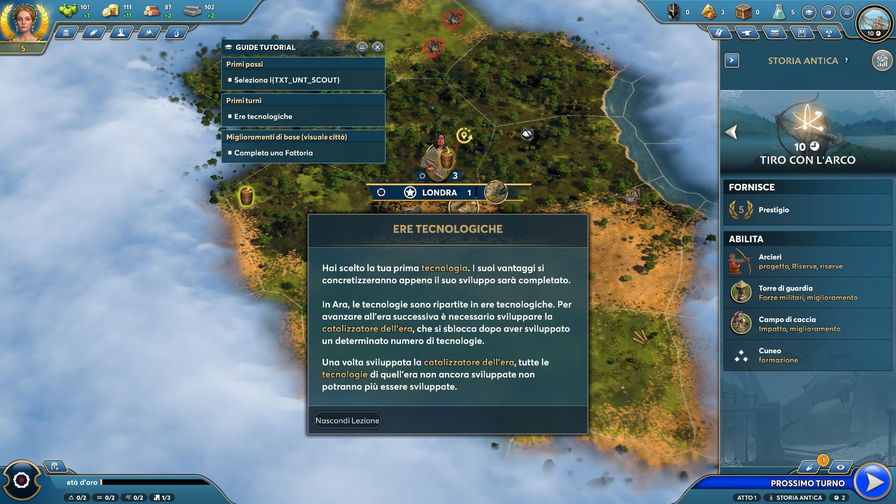Image resolution: width=896 pixels, height=504 pixels.
Task: Collapse the Storia Antica side panel
Action: [x=732, y=61]
